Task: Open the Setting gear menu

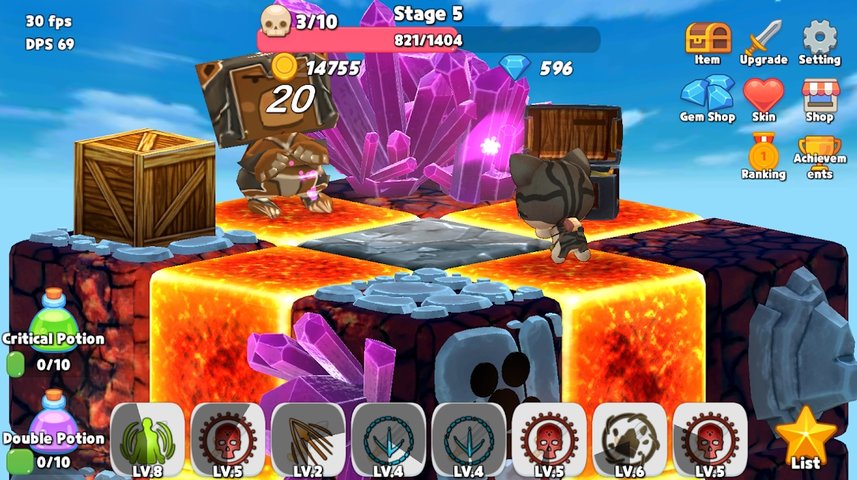Action: [820, 41]
